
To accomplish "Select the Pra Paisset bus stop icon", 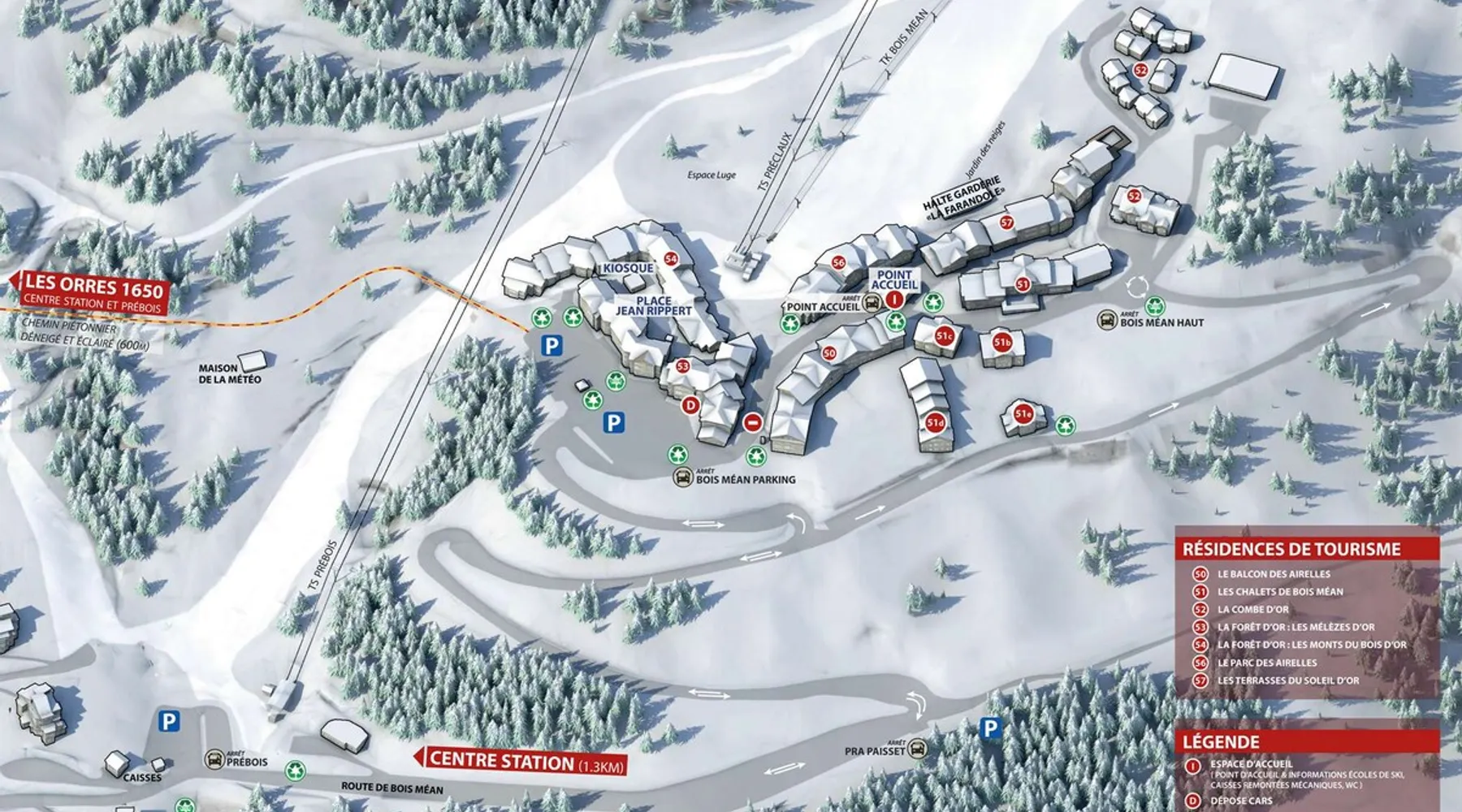I will point(917,748).
